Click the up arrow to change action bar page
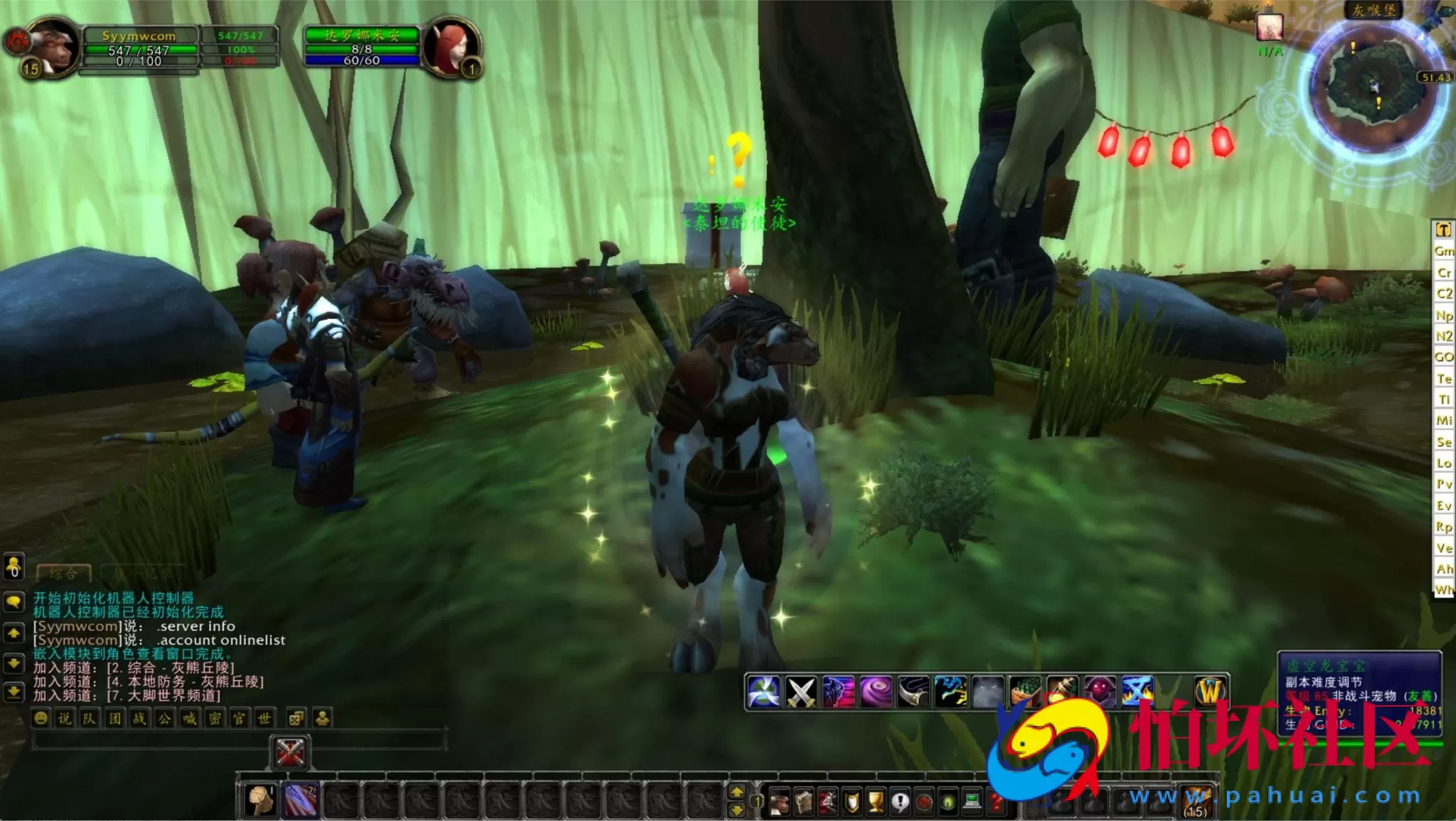Image resolution: width=1456 pixels, height=821 pixels. pos(737,791)
